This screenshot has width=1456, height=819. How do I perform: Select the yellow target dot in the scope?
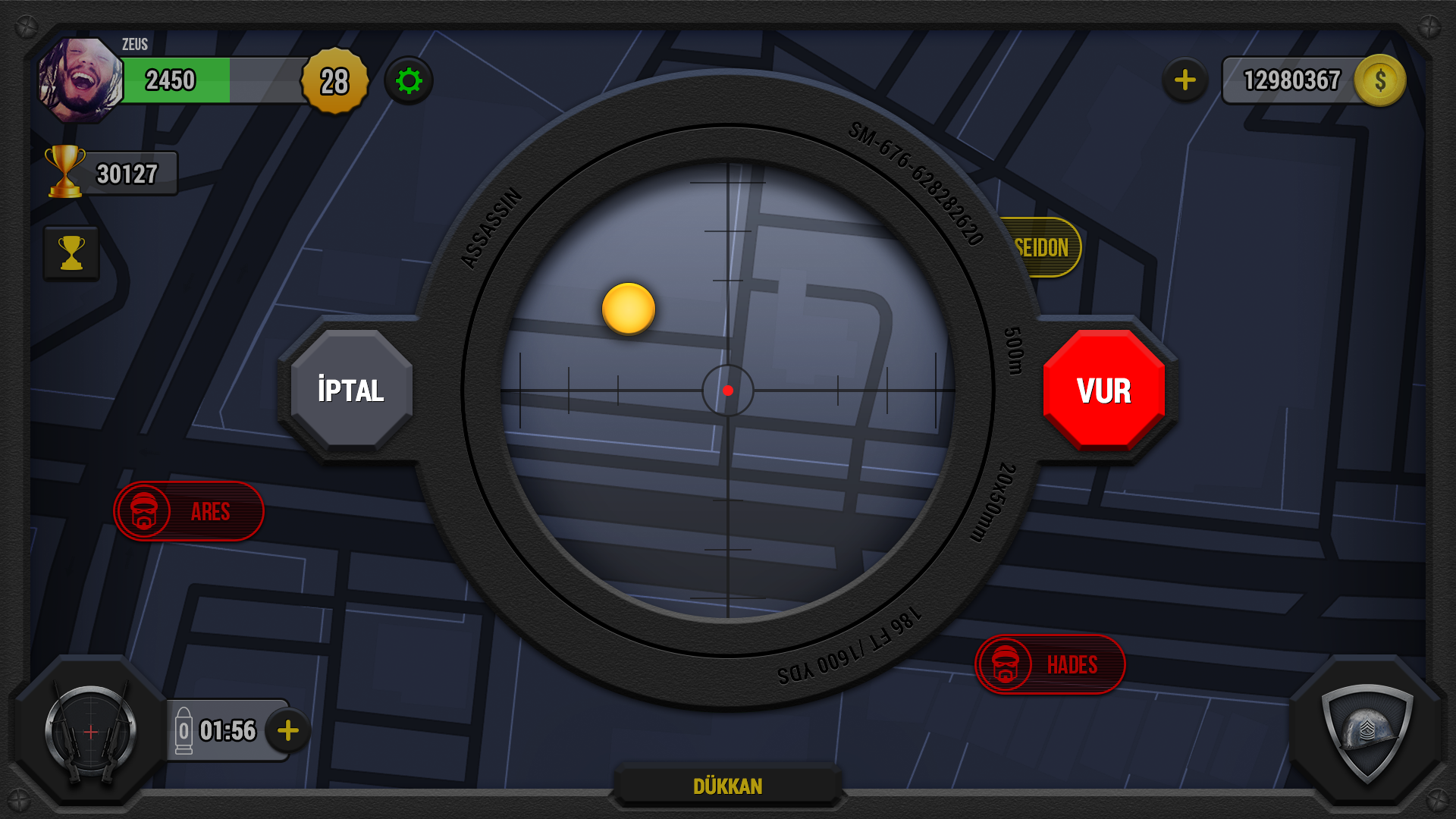coord(628,310)
